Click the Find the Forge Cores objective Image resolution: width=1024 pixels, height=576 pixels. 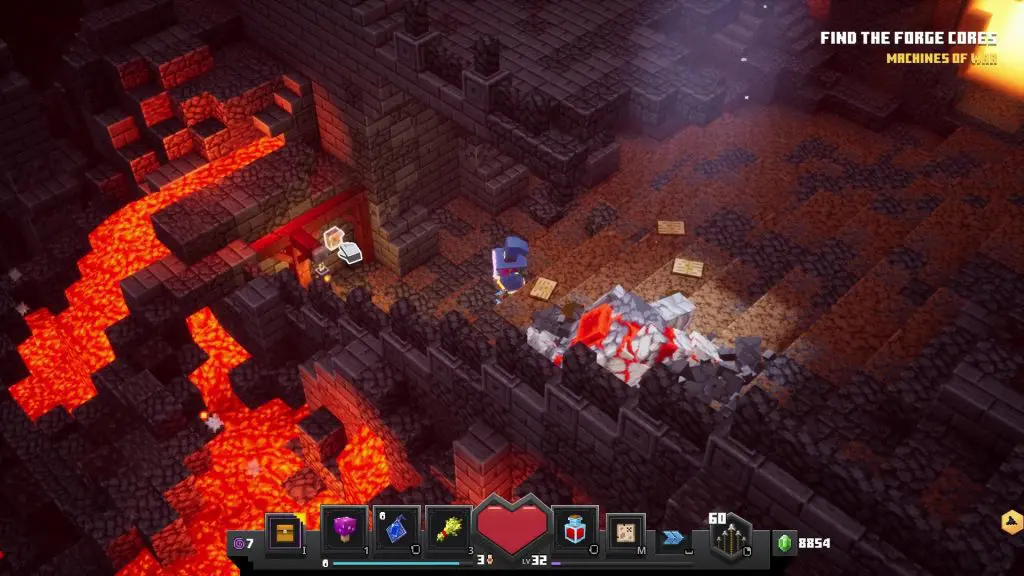pos(908,39)
